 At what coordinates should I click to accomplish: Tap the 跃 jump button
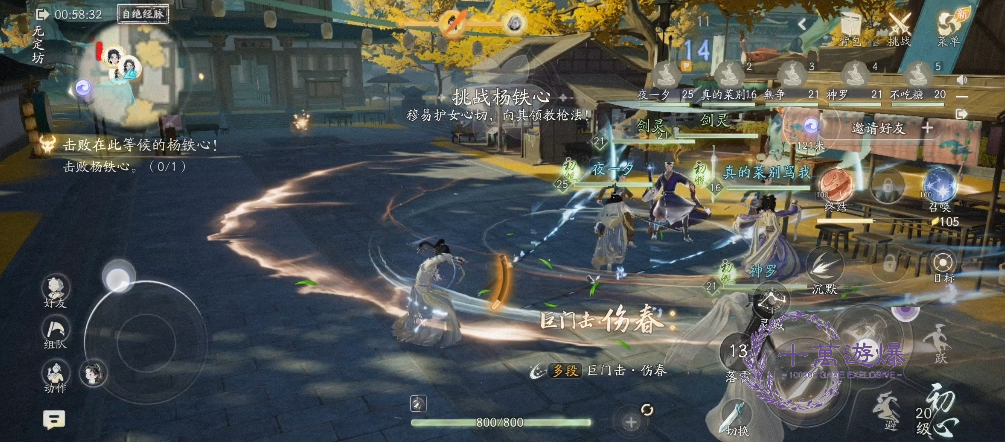point(937,340)
